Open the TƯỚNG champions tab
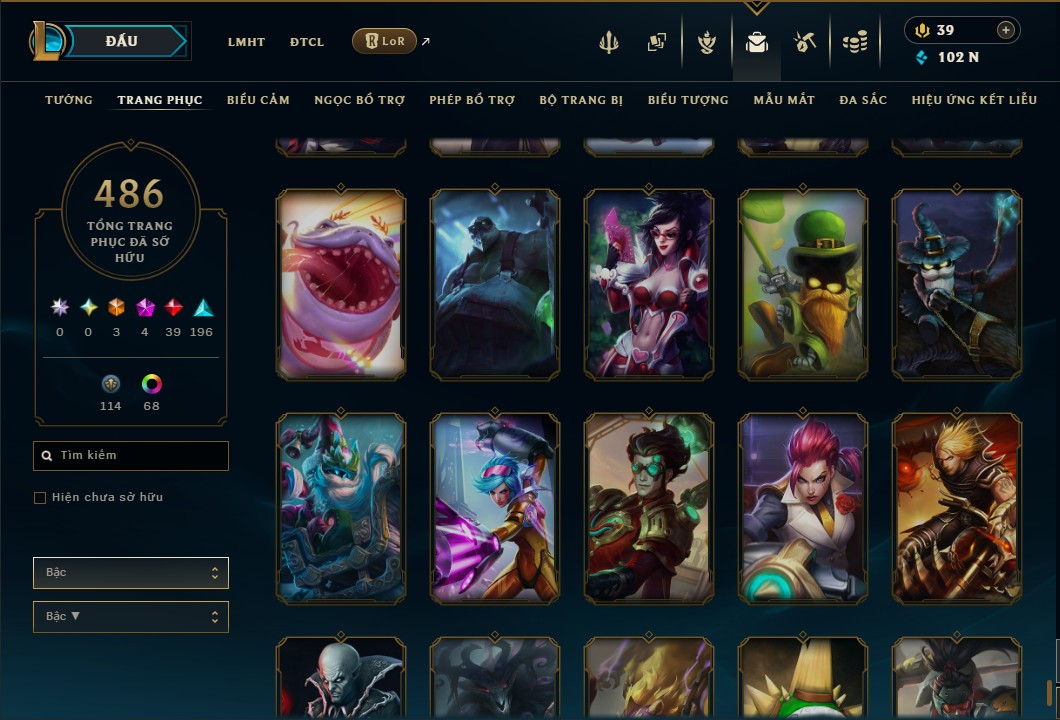Viewport: 1060px width, 720px height. pos(69,100)
